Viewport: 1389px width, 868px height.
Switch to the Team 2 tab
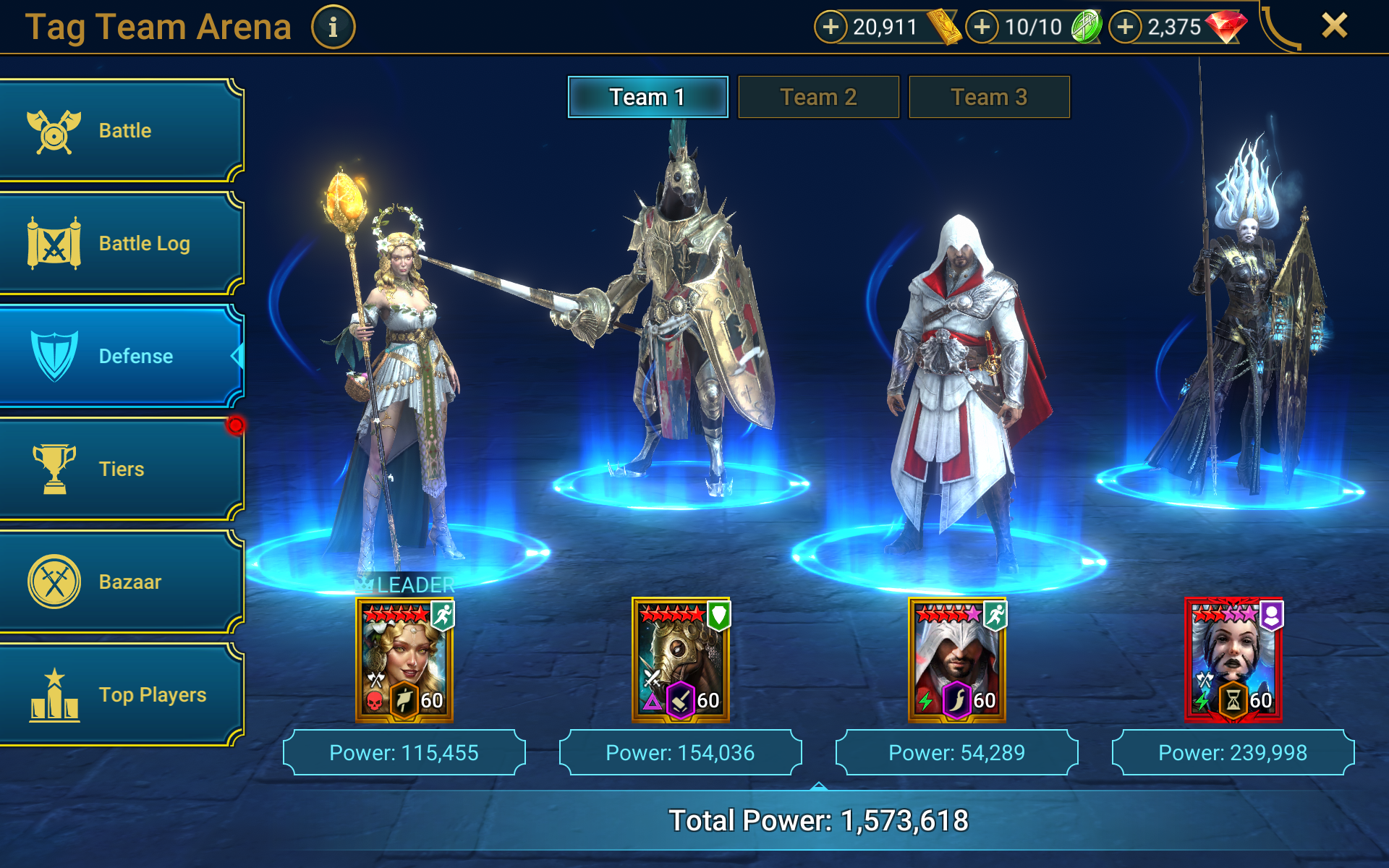click(x=818, y=97)
